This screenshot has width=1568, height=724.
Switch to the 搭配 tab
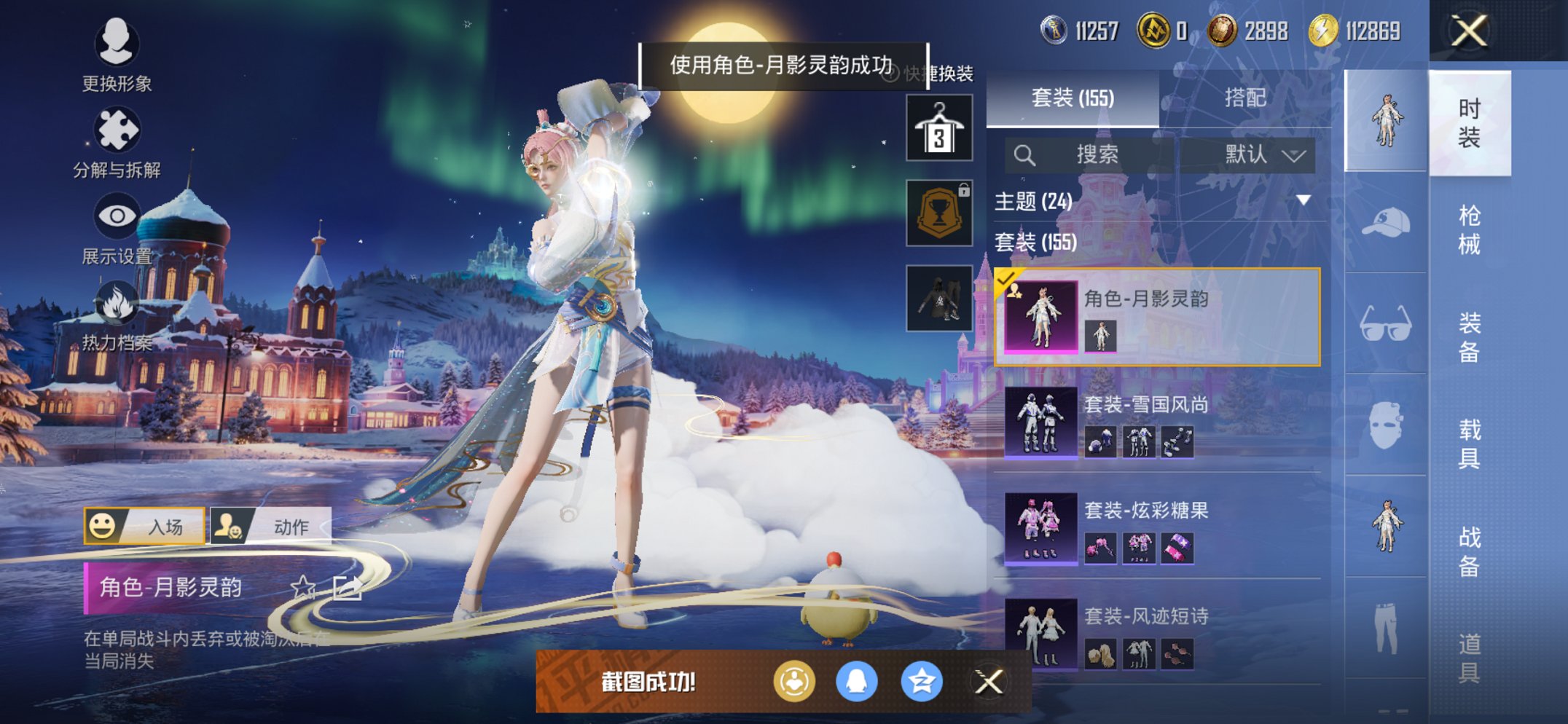(1242, 99)
